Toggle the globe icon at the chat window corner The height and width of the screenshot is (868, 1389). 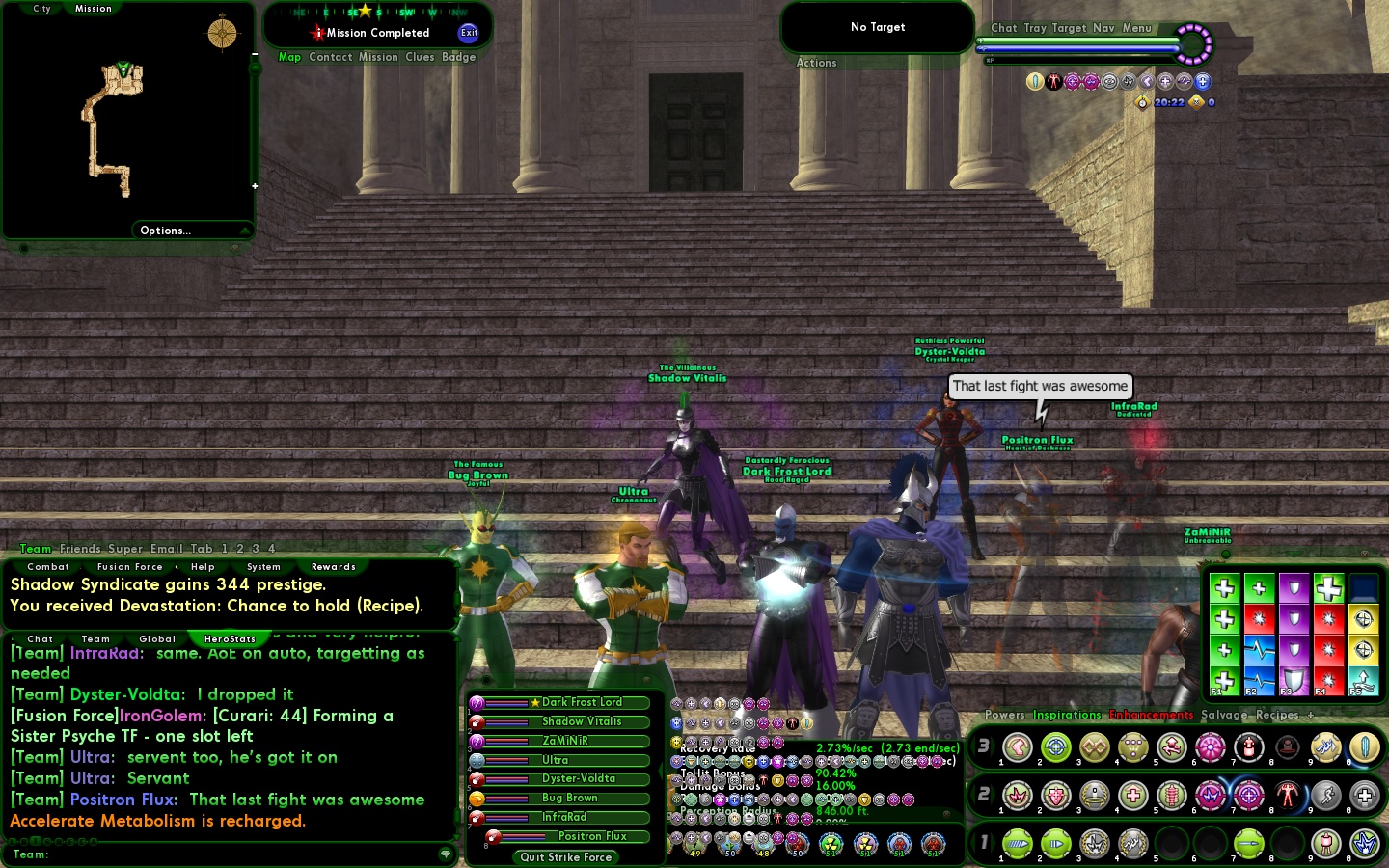[443, 854]
